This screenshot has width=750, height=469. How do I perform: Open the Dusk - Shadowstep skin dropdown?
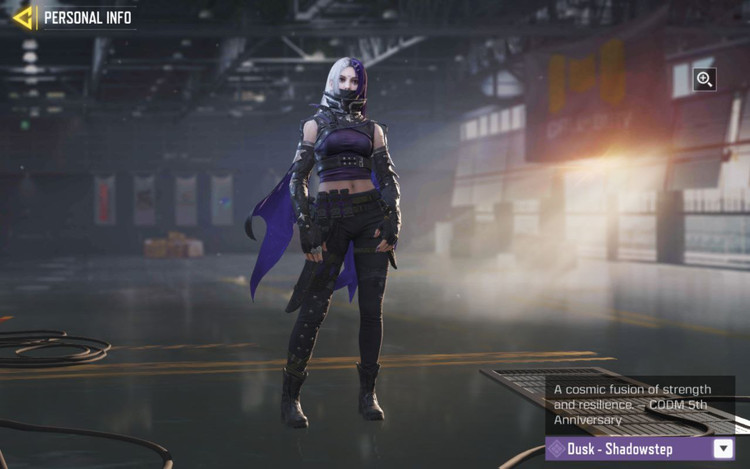tap(724, 449)
